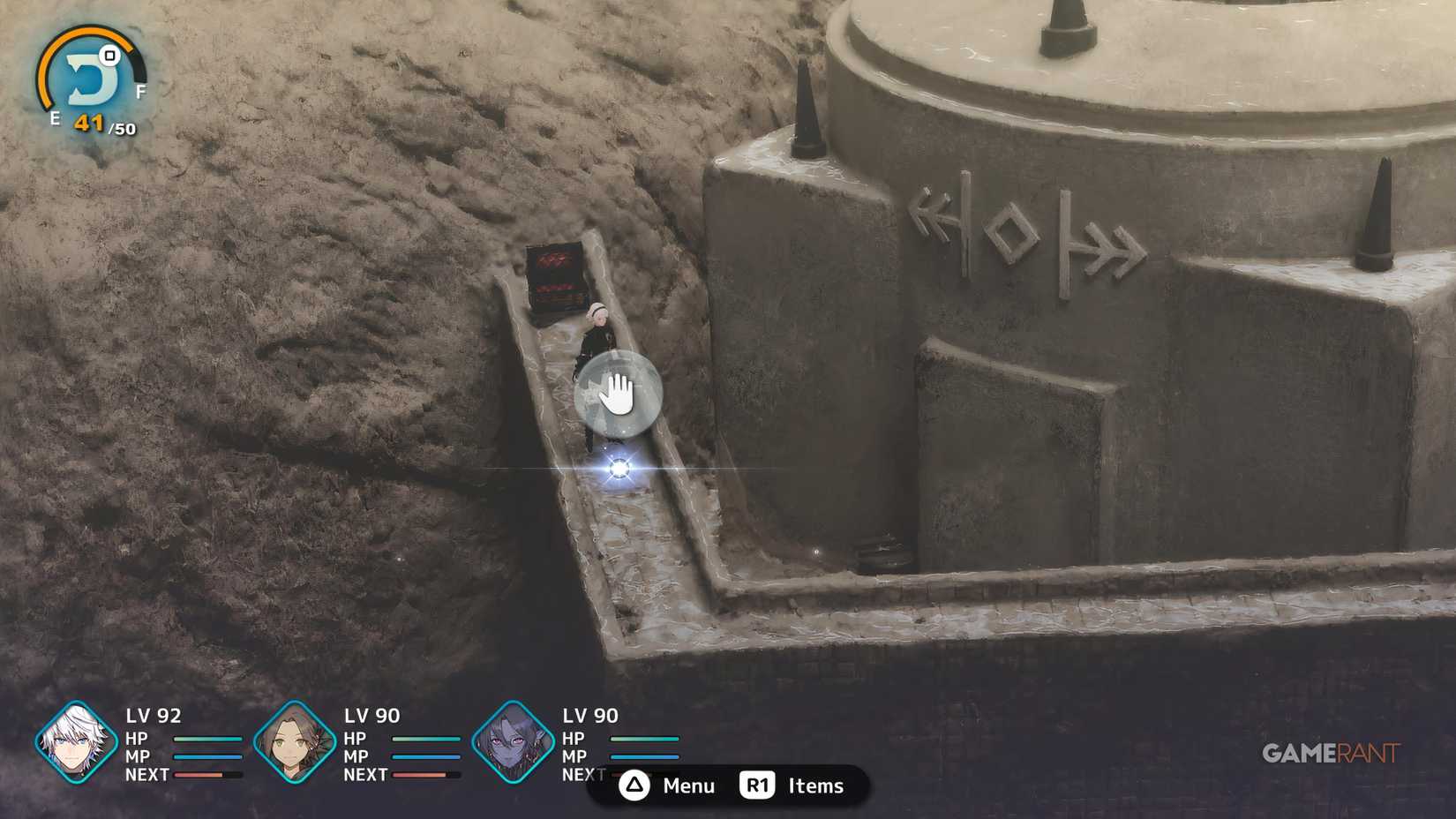Select the LV 90 middle character portrait
This screenshot has width=1456, height=819.
coord(294,746)
